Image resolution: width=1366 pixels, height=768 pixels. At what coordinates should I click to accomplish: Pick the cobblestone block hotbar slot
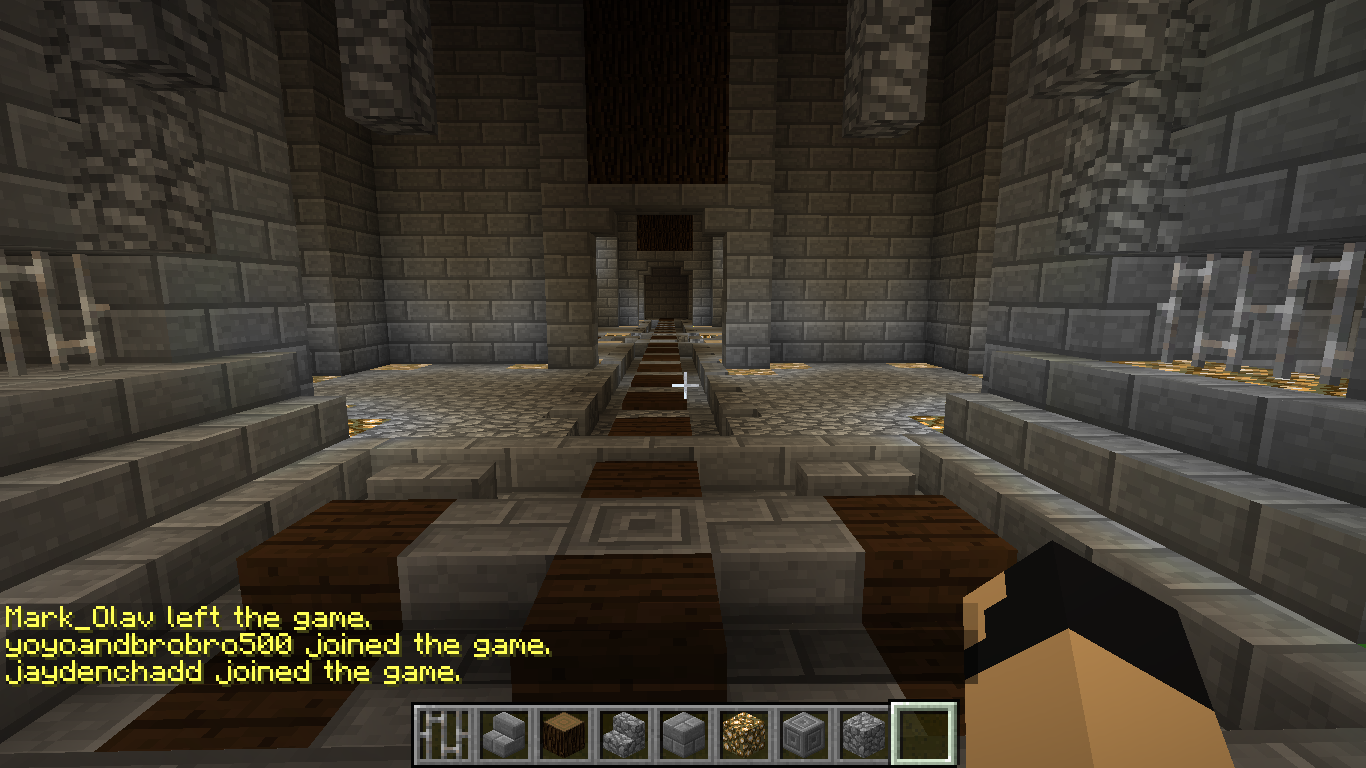pyautogui.click(x=862, y=736)
